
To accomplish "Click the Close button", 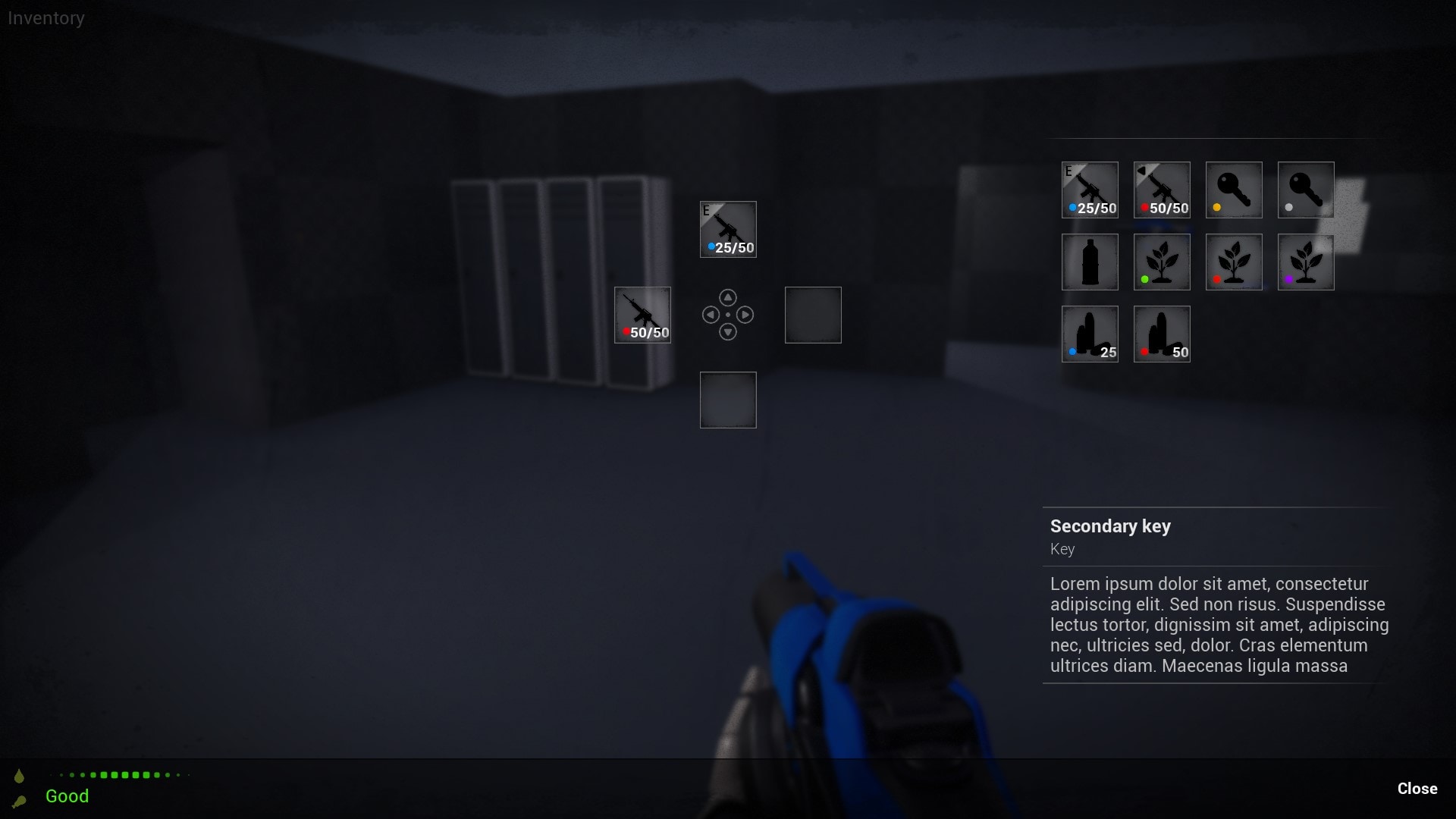I will tap(1417, 789).
